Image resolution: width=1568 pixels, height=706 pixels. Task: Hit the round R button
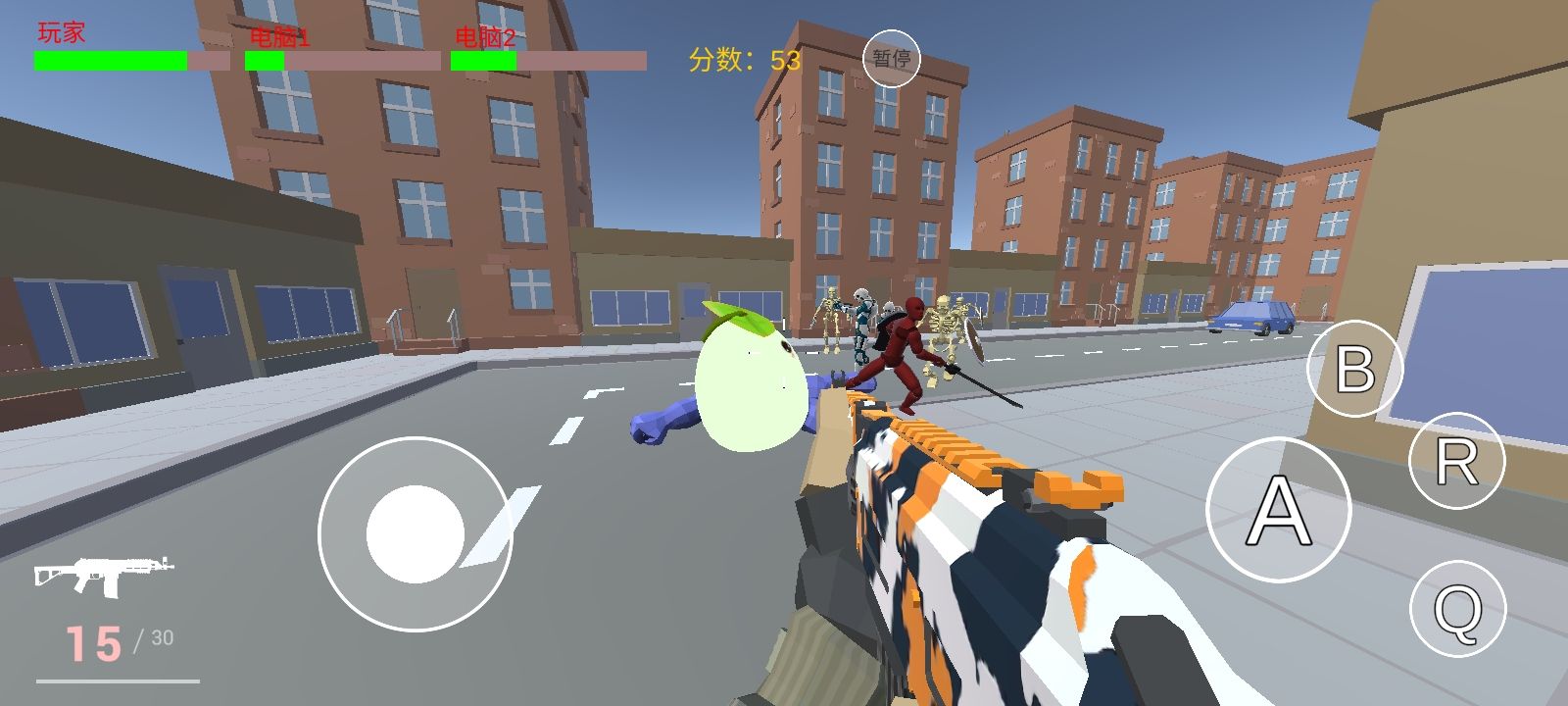(x=1456, y=461)
